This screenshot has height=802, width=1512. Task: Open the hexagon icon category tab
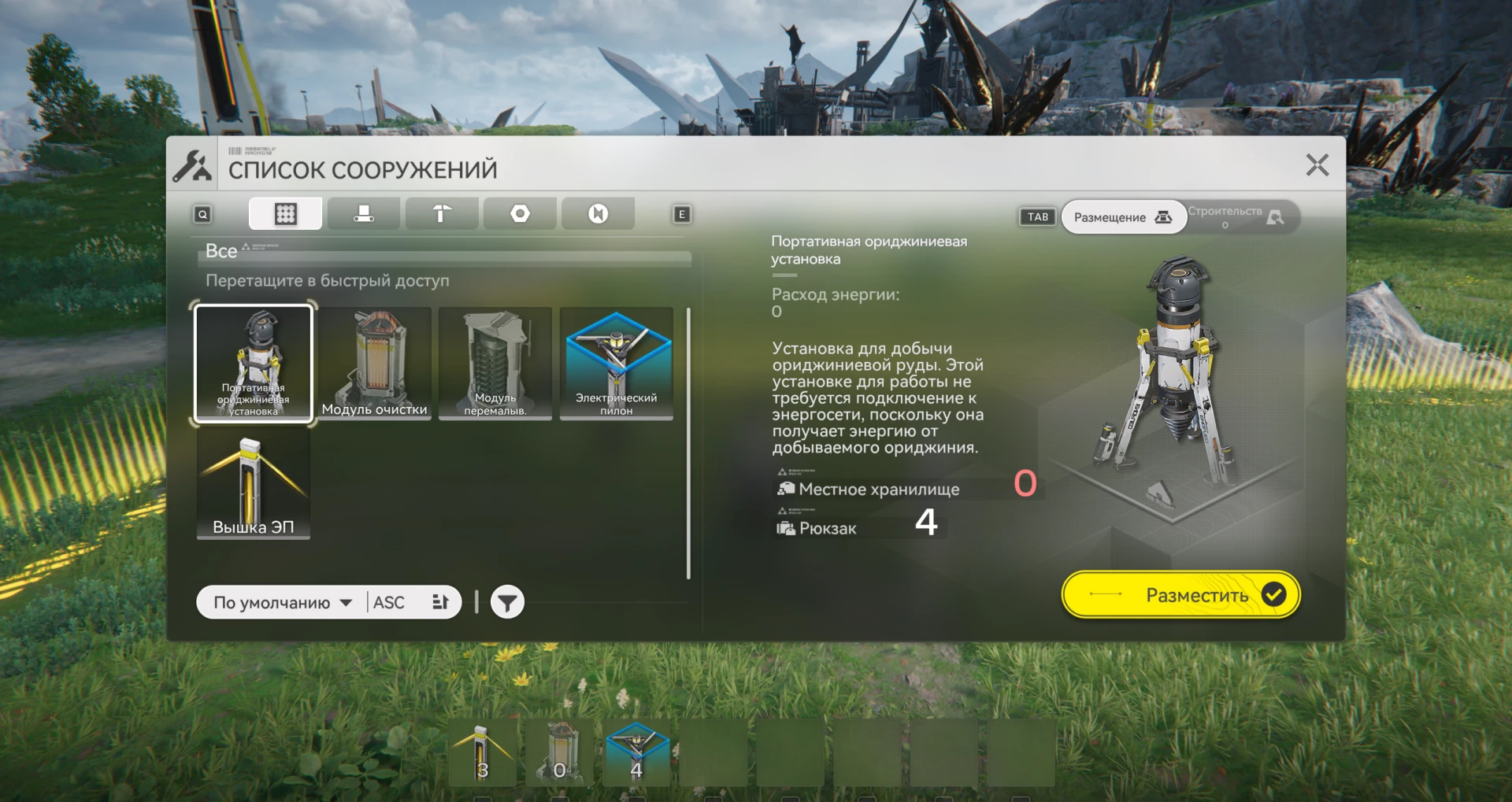click(x=520, y=214)
